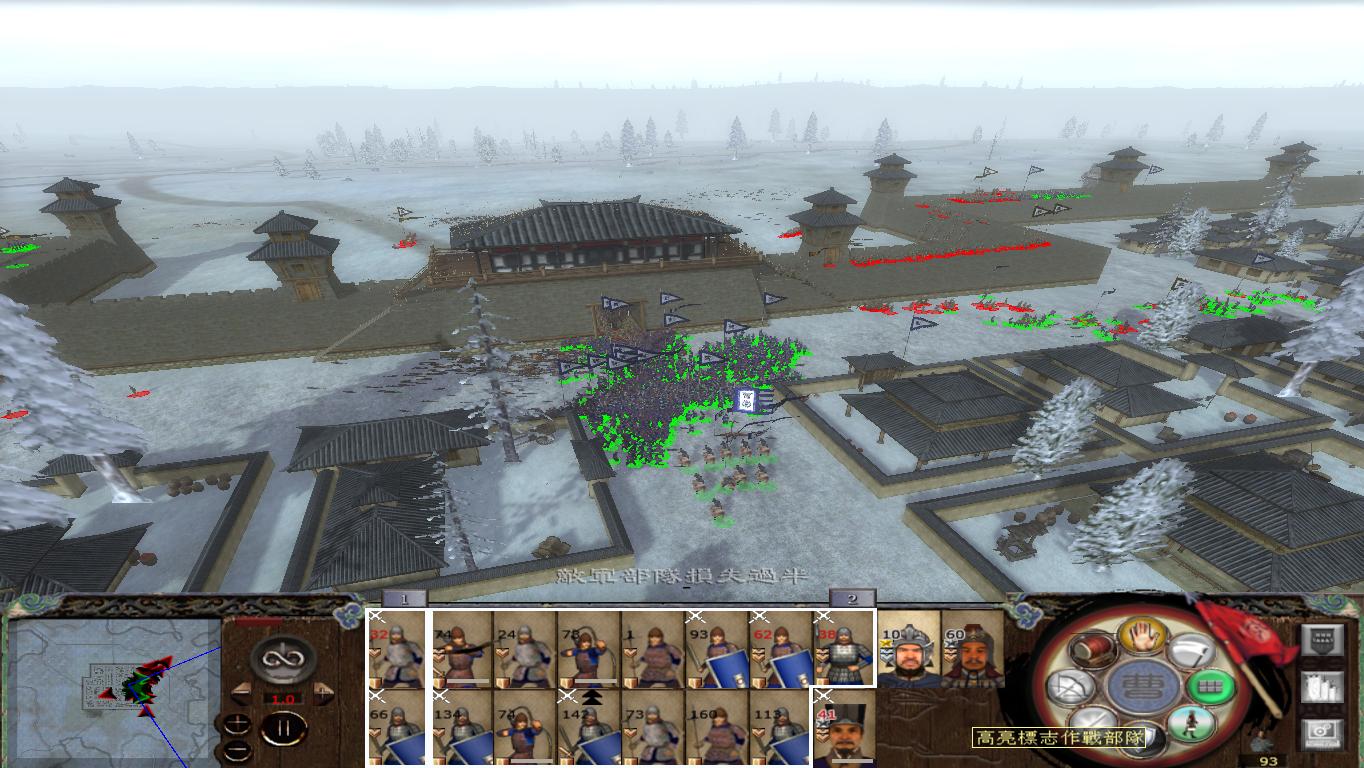Increase battle speed with the right arrow

(x=322, y=693)
